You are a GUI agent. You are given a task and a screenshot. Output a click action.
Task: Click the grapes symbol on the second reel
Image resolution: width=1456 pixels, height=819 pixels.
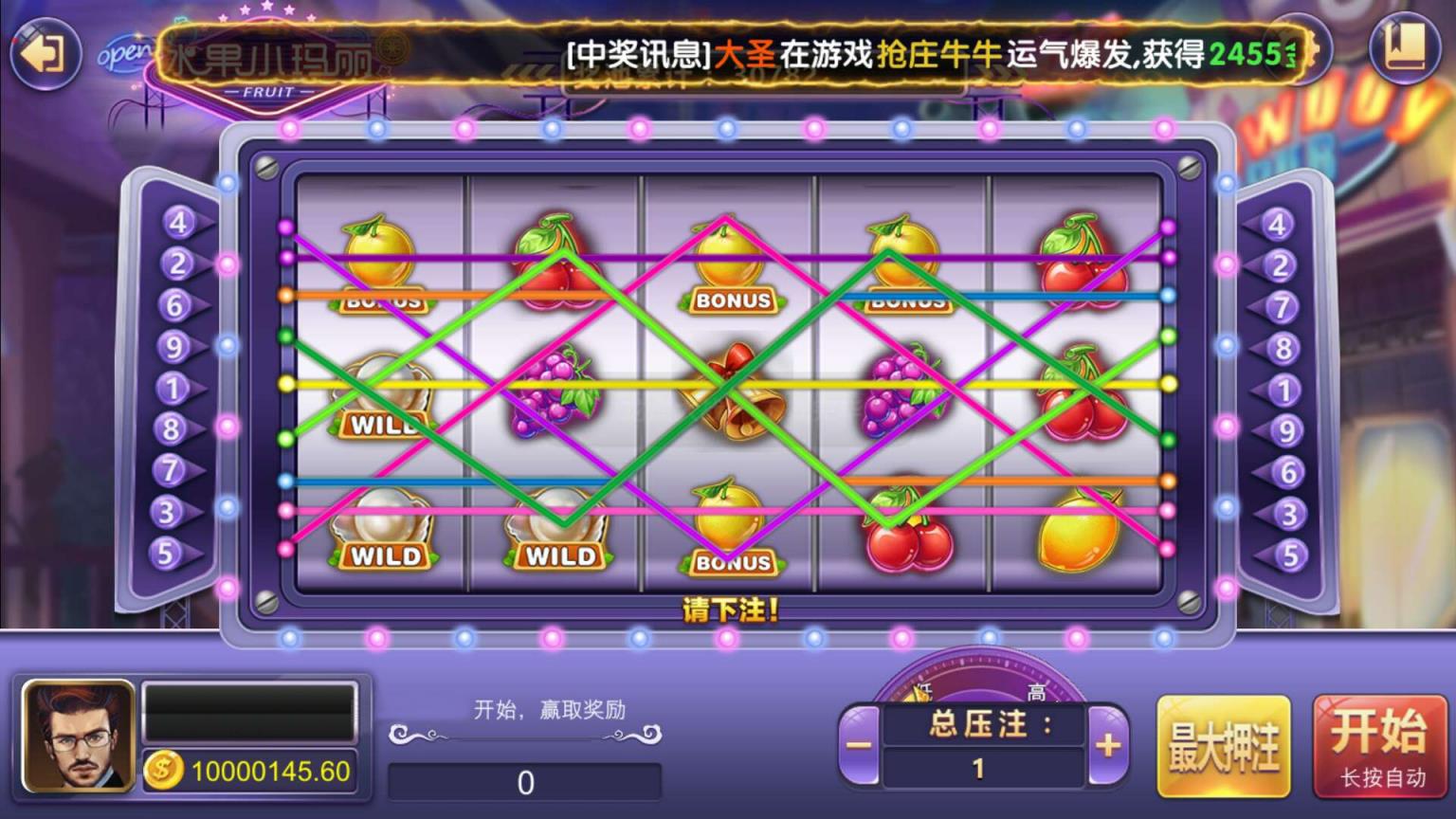555,393
